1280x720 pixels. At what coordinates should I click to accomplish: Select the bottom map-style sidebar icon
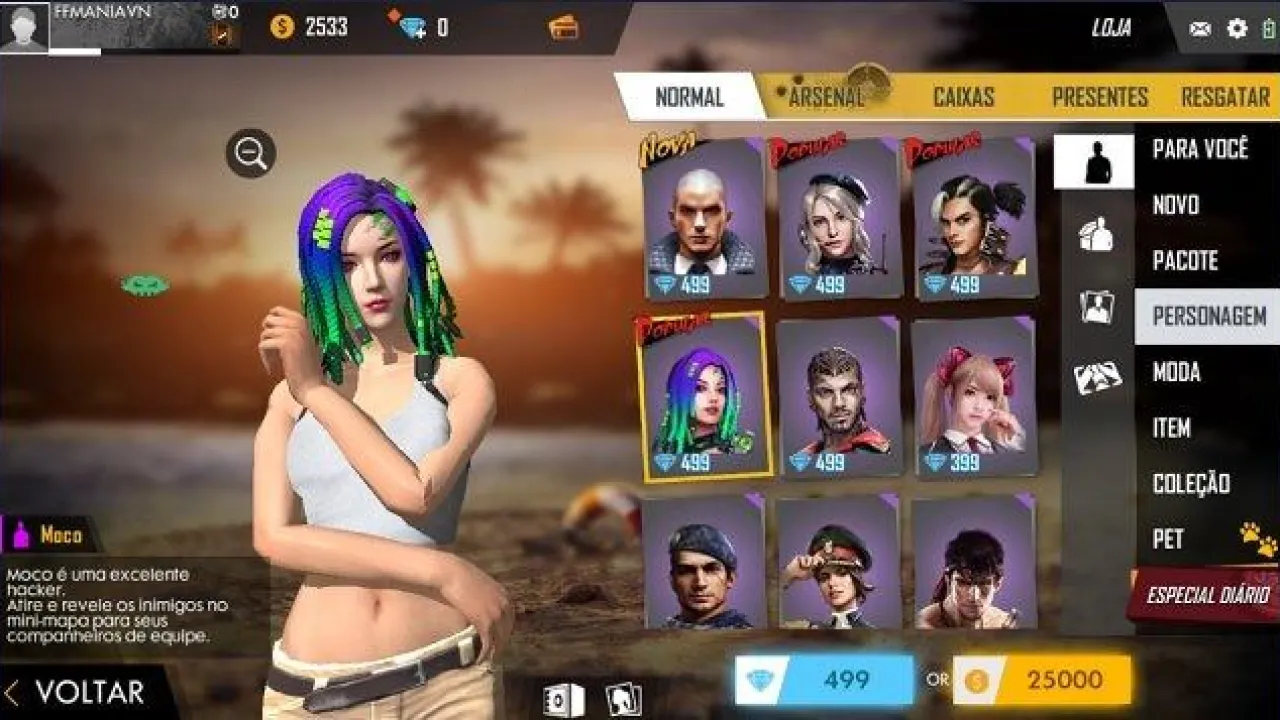(x=1096, y=375)
